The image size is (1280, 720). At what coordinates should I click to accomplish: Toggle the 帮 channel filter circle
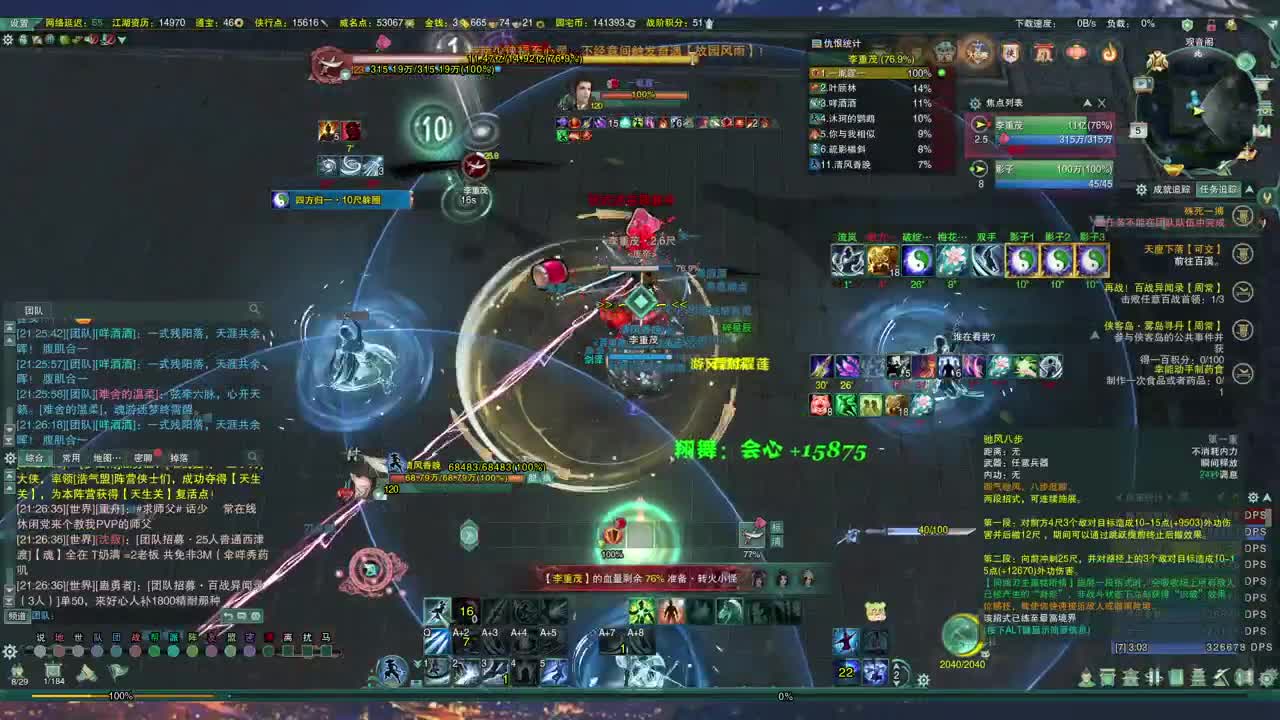click(155, 651)
